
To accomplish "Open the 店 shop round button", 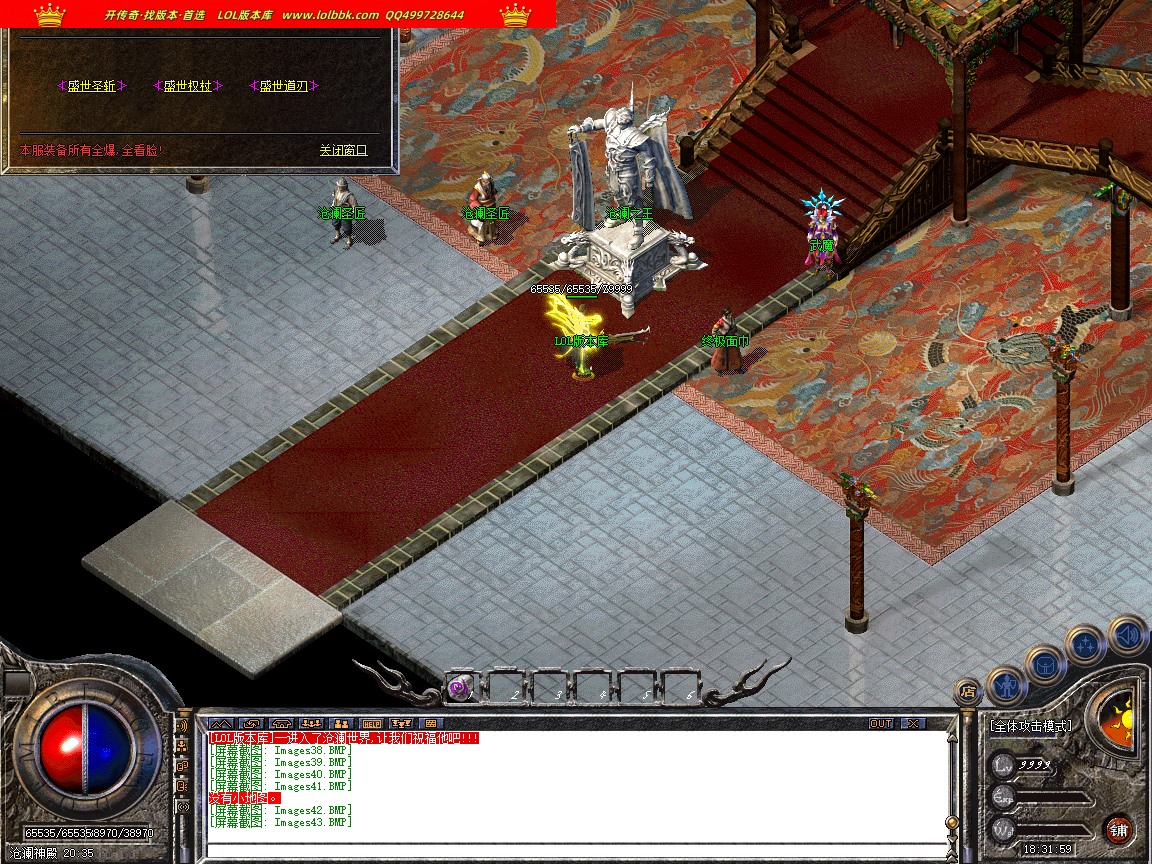I will click(x=967, y=691).
